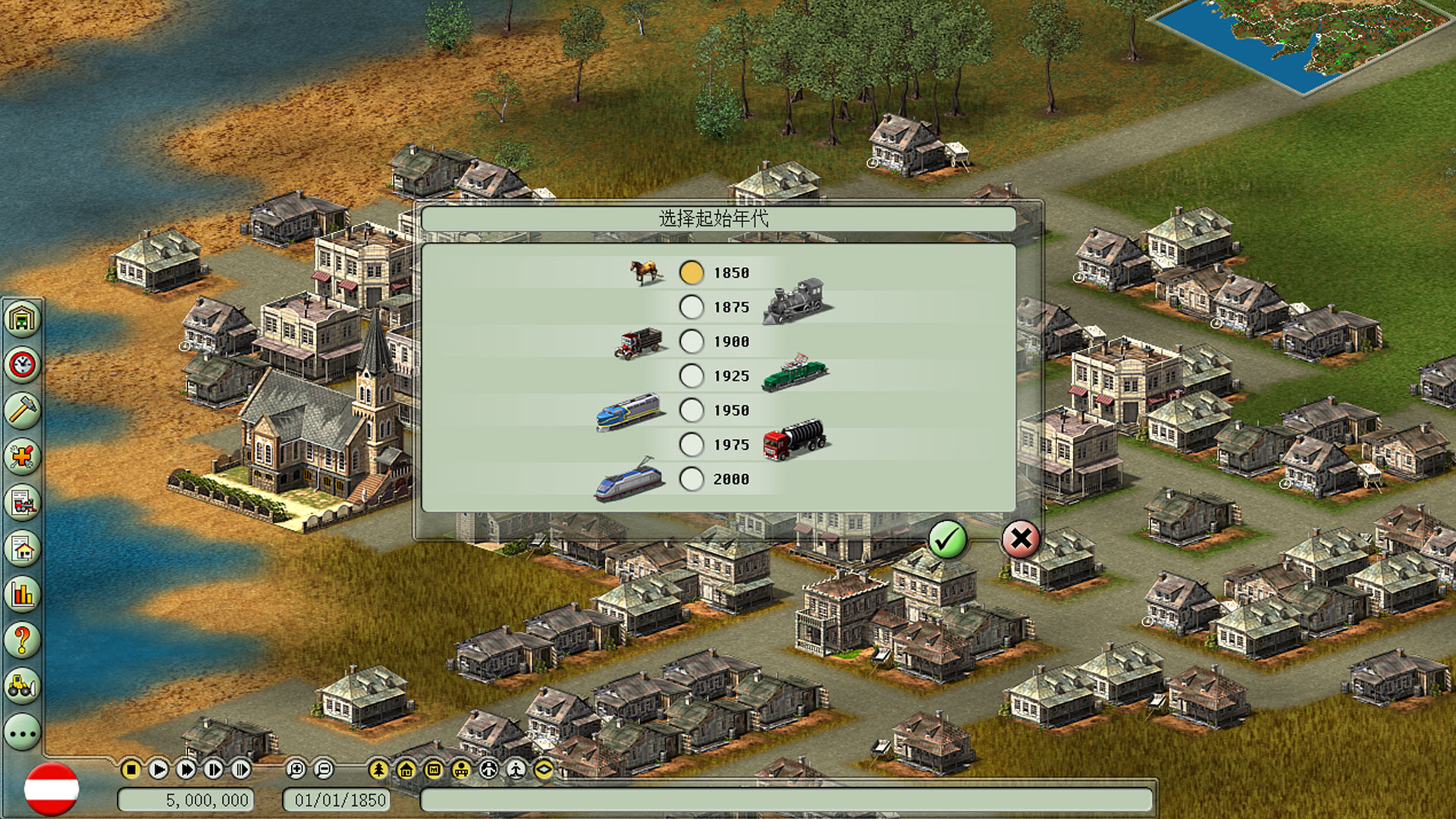Select the 1900 starting year option
1456x819 pixels.
click(692, 342)
